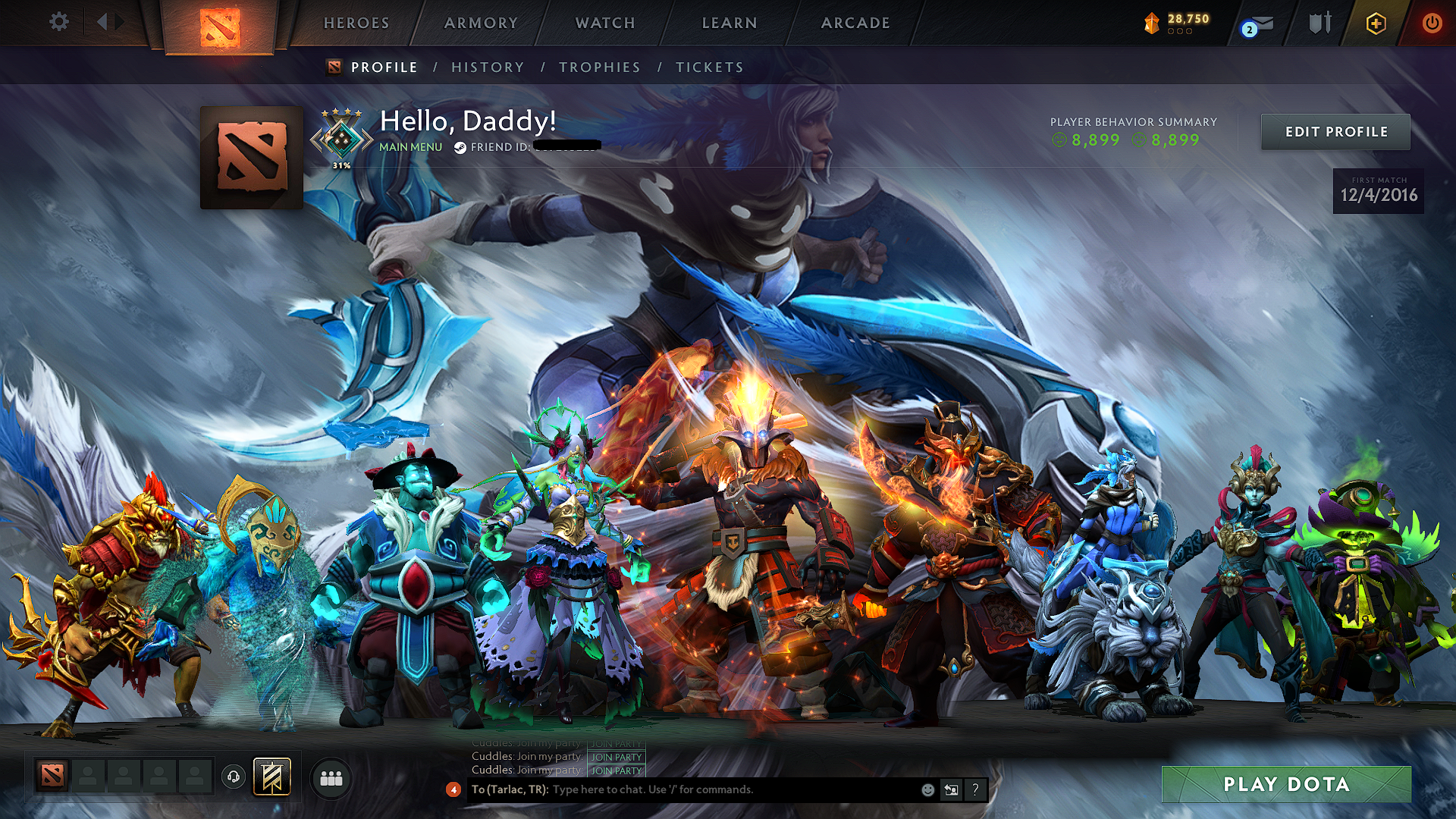The height and width of the screenshot is (819, 1456).
Task: Click the EDIT PROFILE button
Action: [x=1335, y=131]
